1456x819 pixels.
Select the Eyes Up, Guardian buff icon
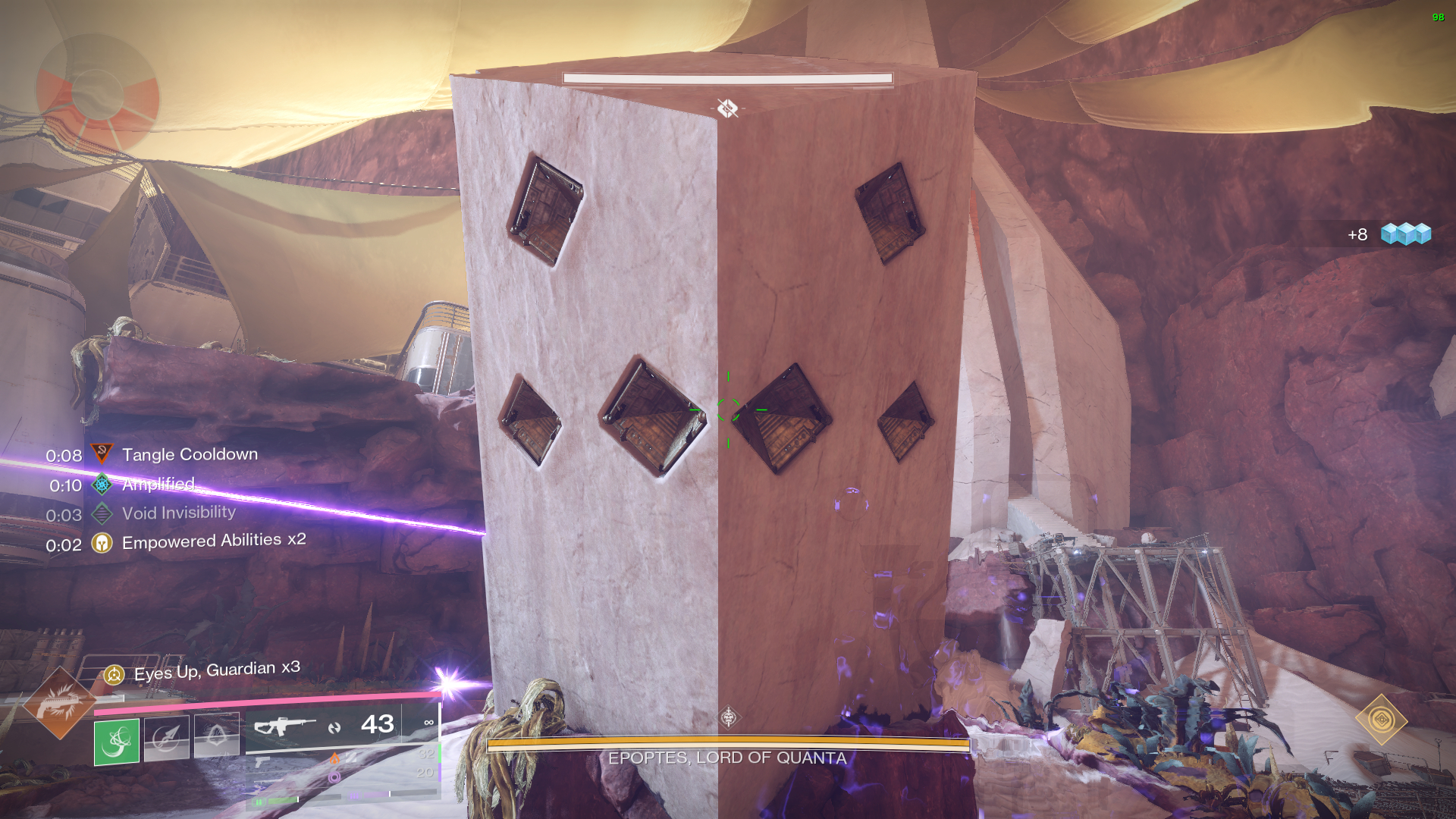pyautogui.click(x=114, y=674)
